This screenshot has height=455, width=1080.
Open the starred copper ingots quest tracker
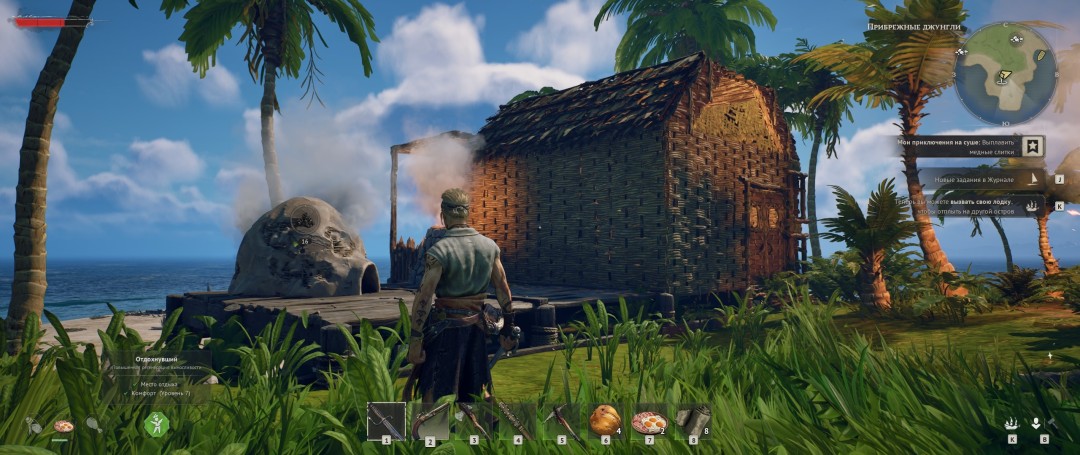click(1033, 146)
